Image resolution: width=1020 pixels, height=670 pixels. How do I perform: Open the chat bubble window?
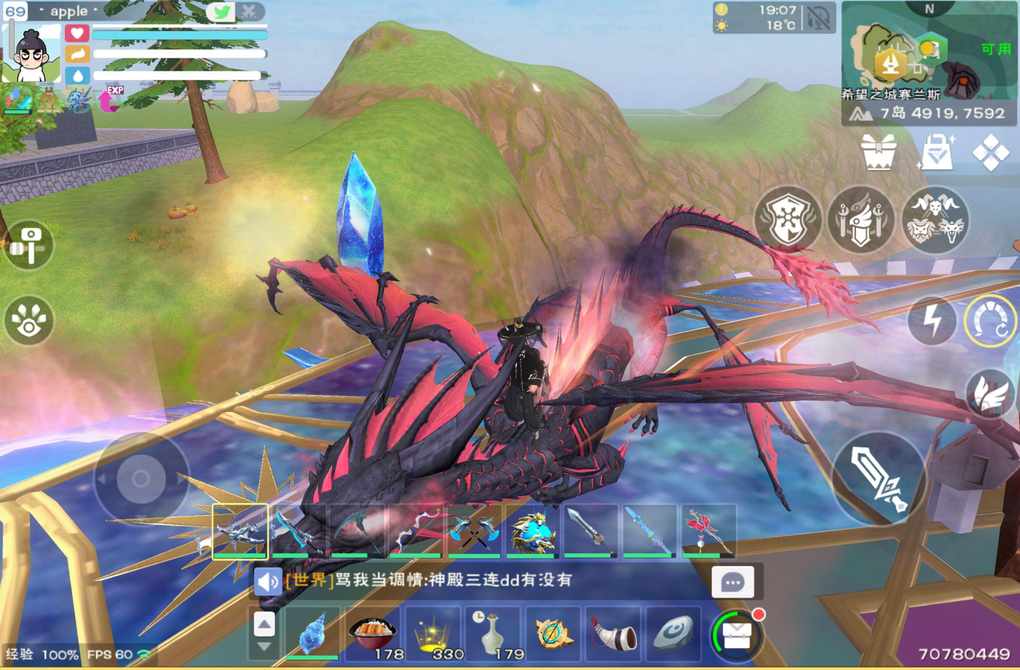(x=733, y=583)
